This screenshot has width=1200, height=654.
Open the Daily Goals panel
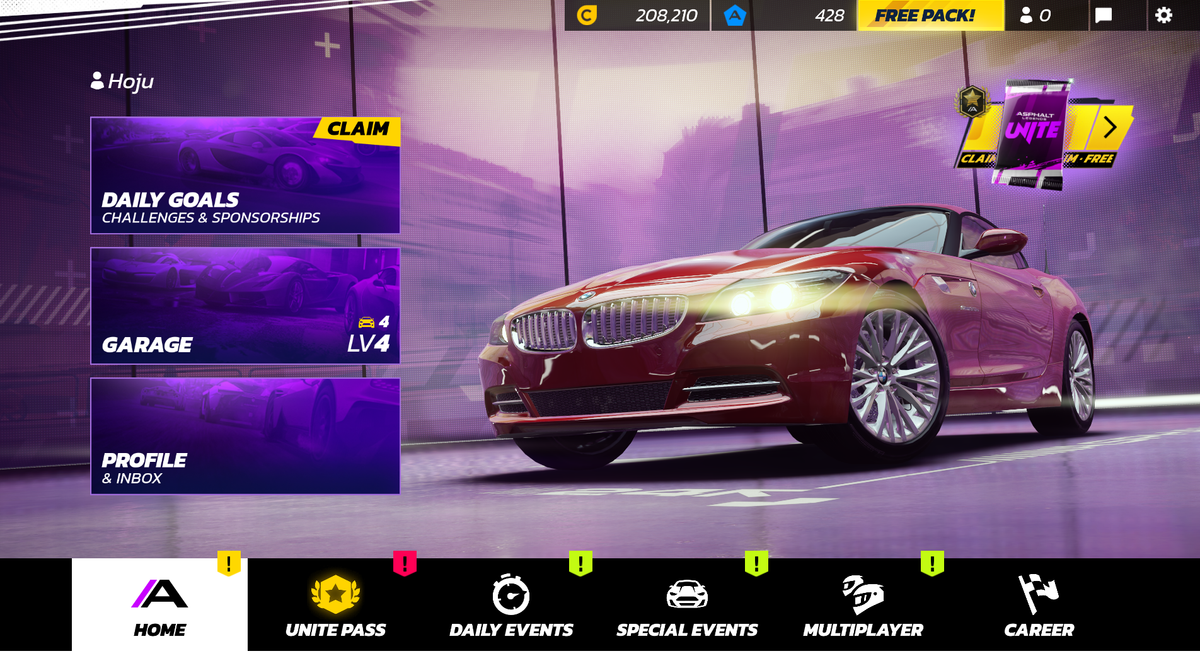[245, 176]
